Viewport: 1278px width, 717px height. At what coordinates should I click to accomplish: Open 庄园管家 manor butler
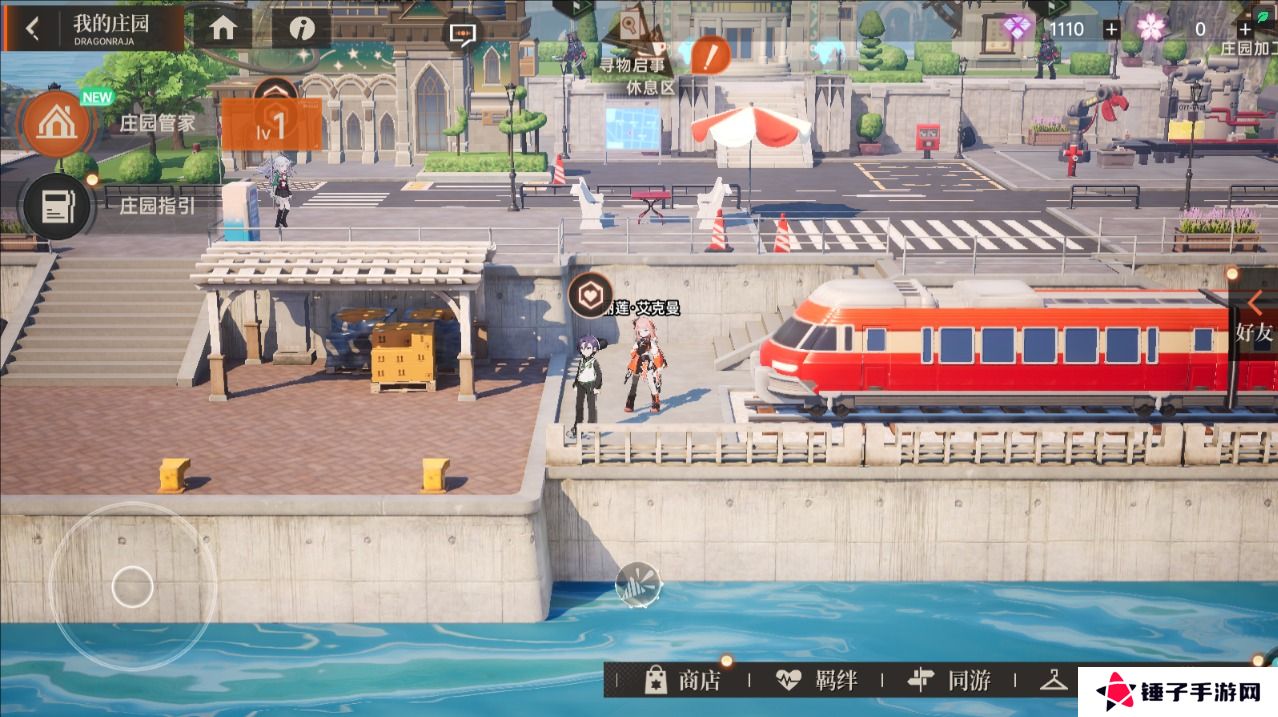point(58,123)
